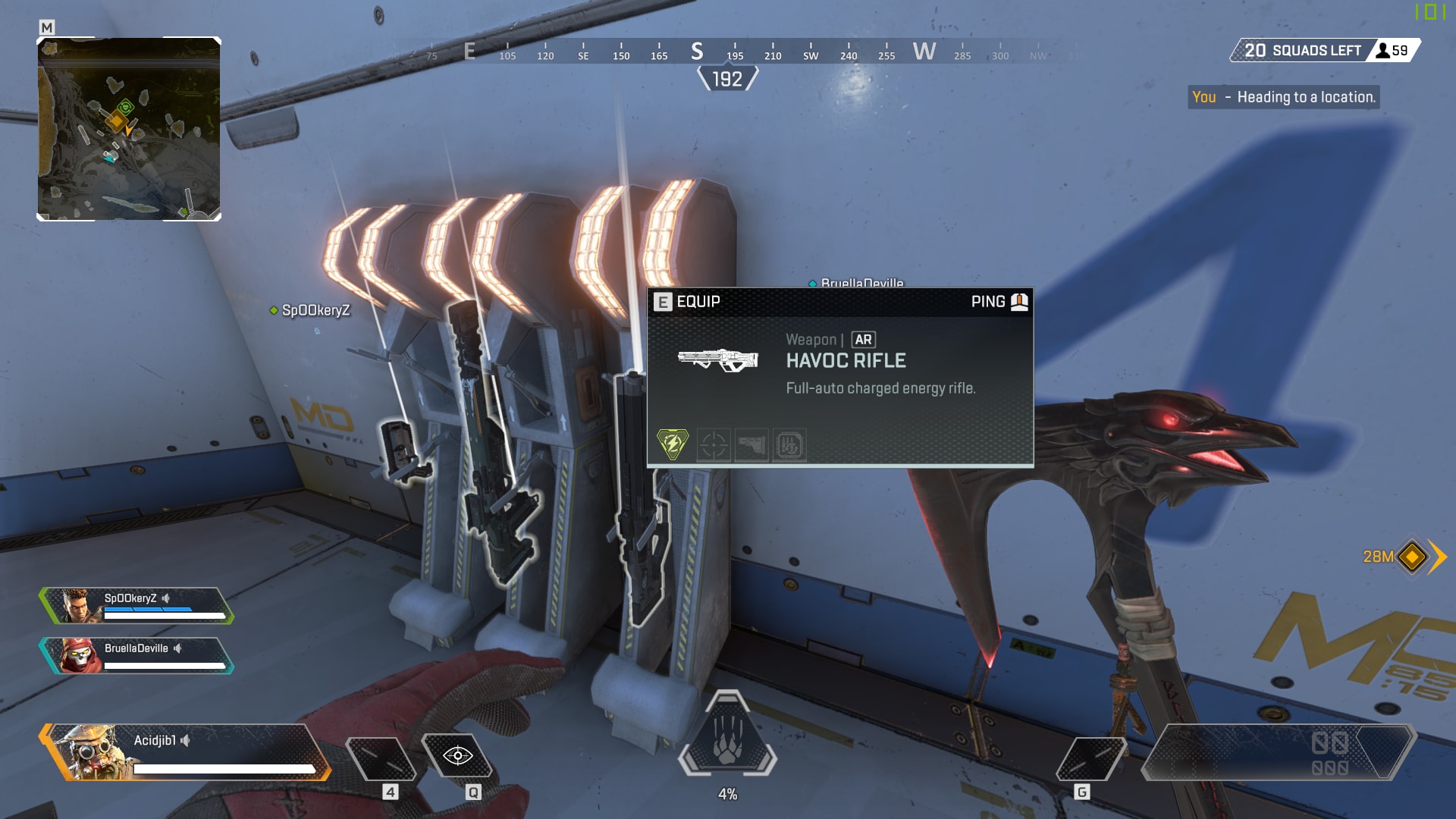Select the energy ammo type icon
This screenshot has width=1456, height=819.
(673, 444)
